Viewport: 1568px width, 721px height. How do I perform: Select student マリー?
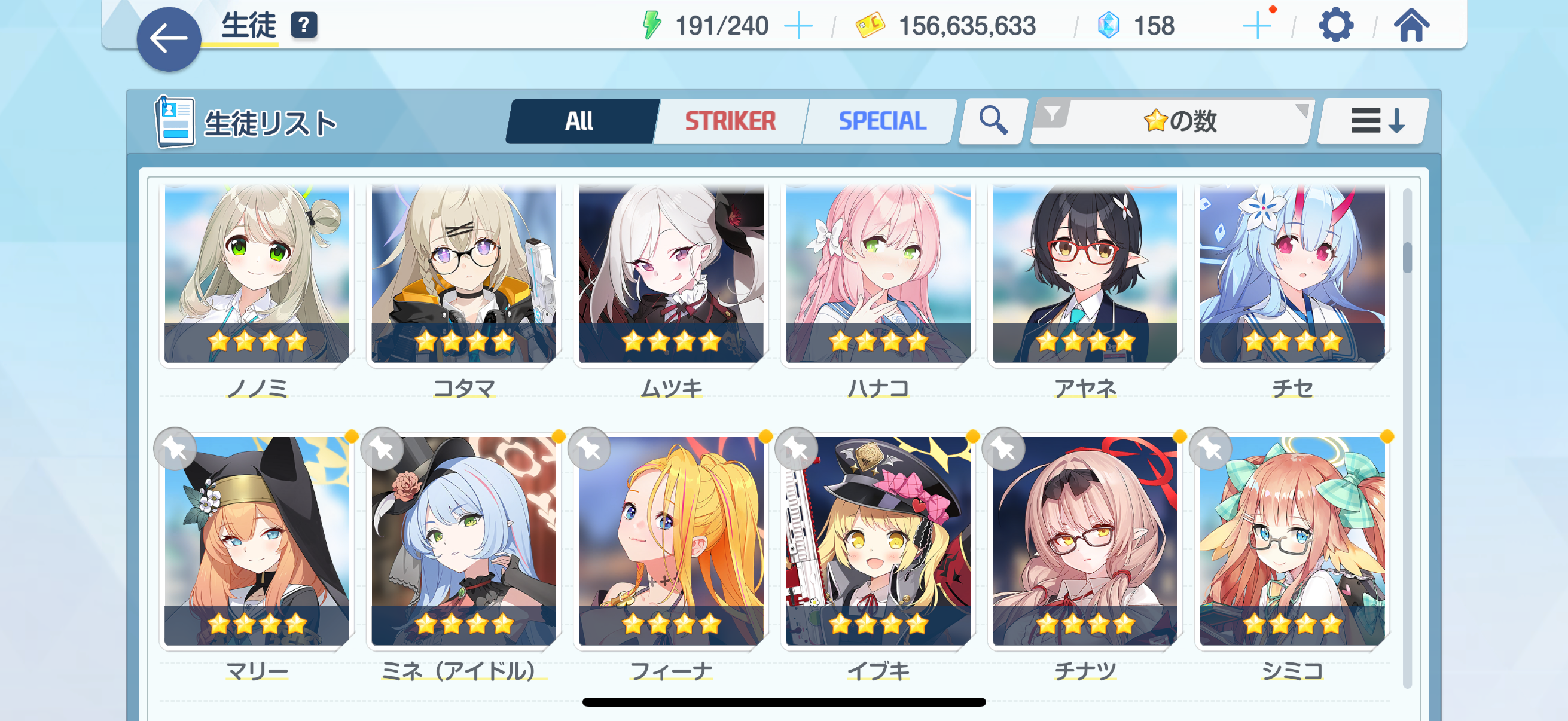tap(257, 542)
